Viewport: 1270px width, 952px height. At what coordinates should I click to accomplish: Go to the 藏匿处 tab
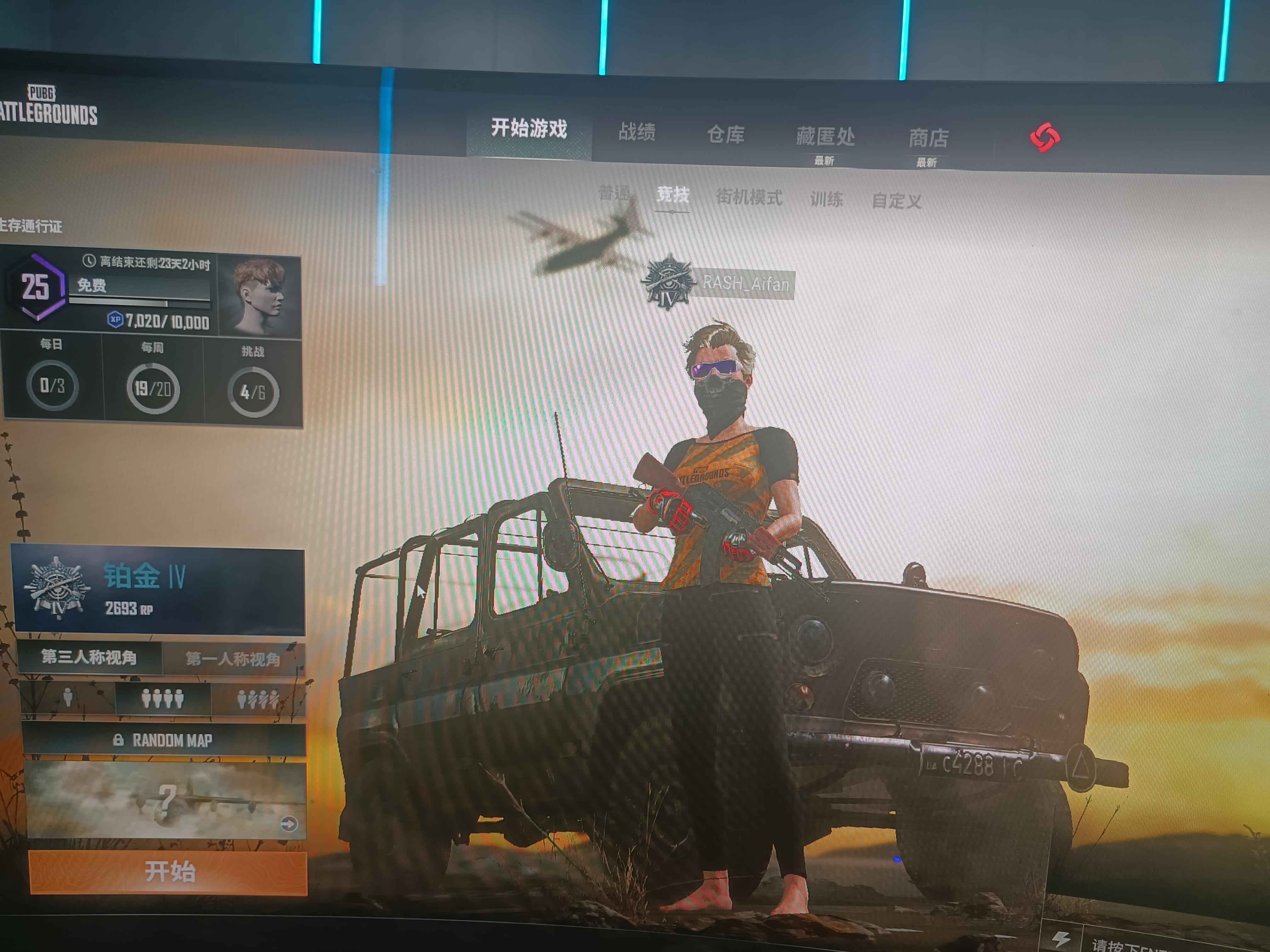(x=825, y=137)
